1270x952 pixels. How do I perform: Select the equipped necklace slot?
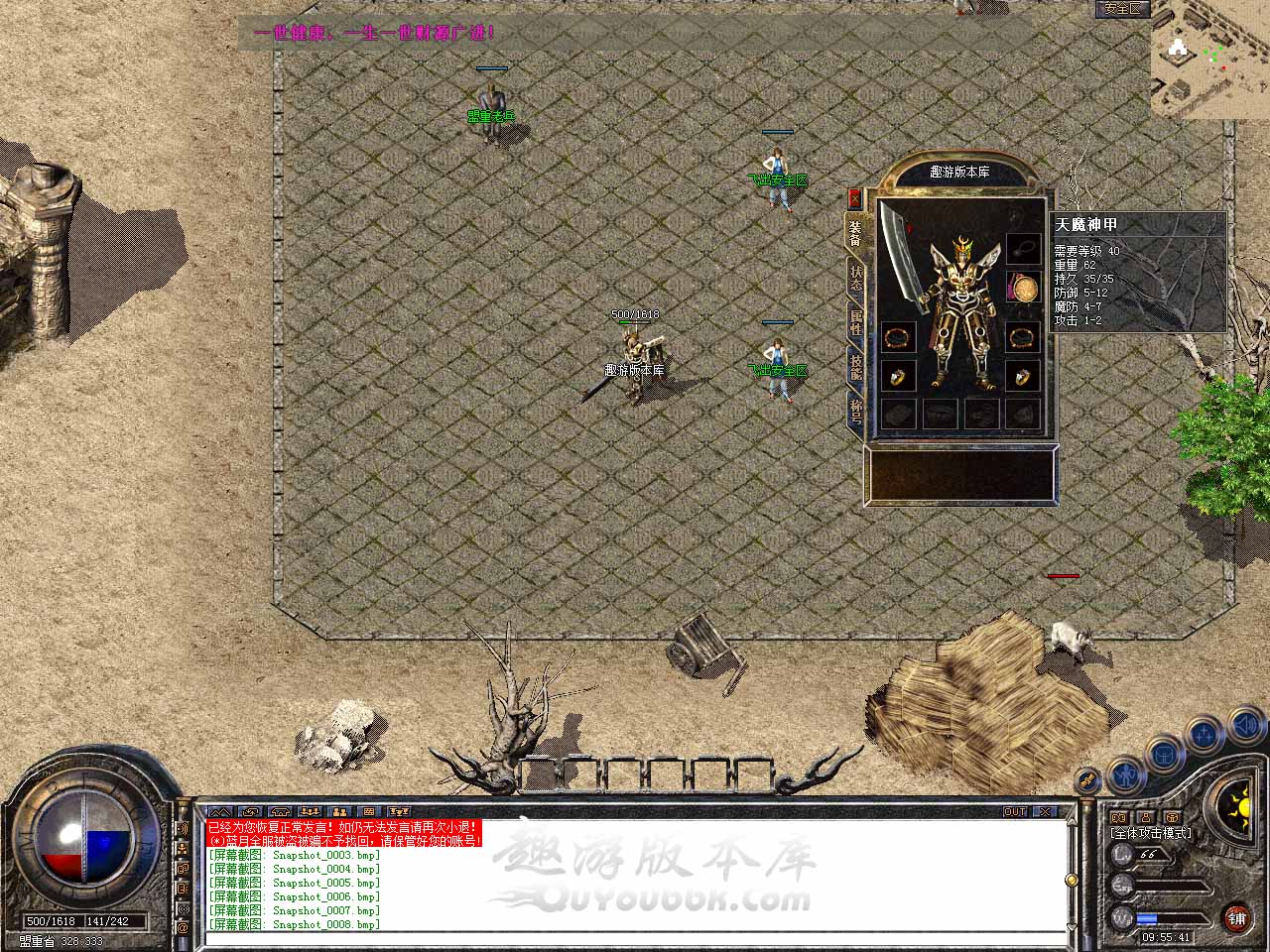(x=1023, y=248)
